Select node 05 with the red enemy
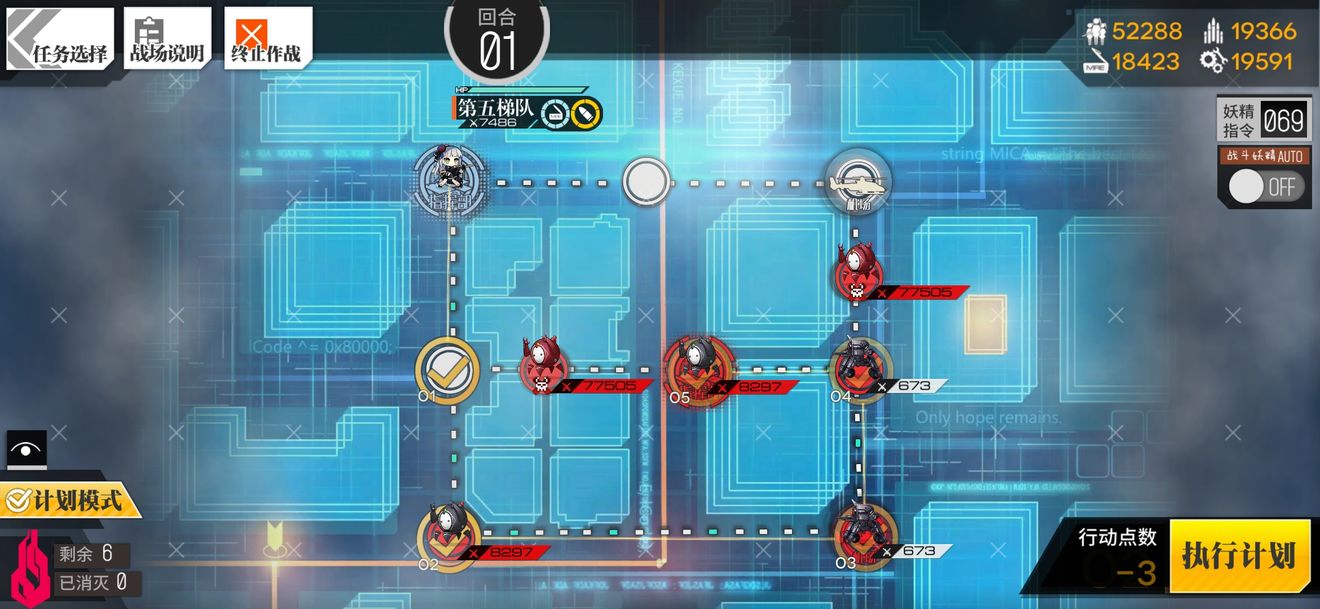Screen dimensions: 1320x609 click(x=698, y=370)
